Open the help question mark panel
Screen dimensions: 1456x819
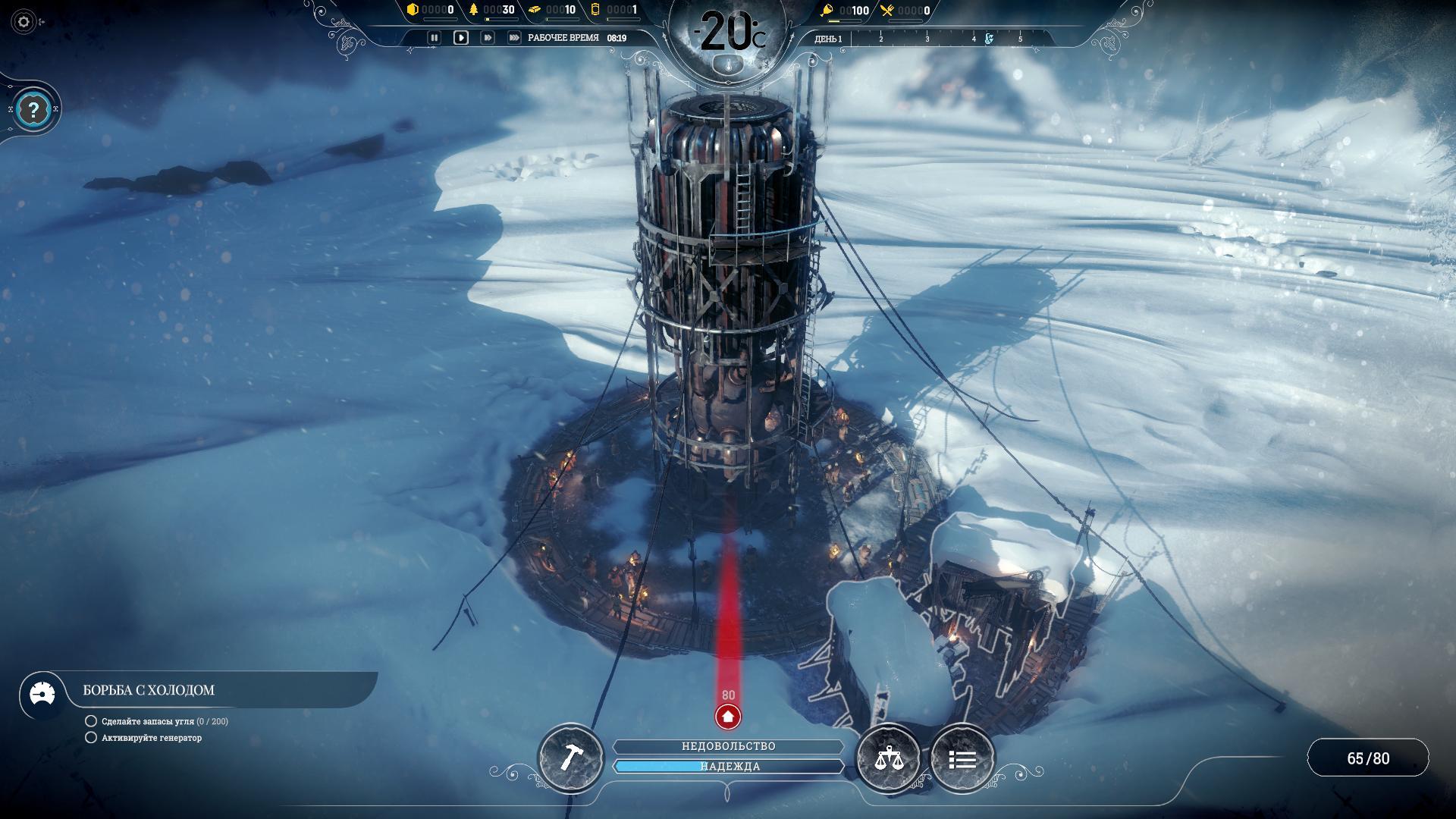pos(33,111)
